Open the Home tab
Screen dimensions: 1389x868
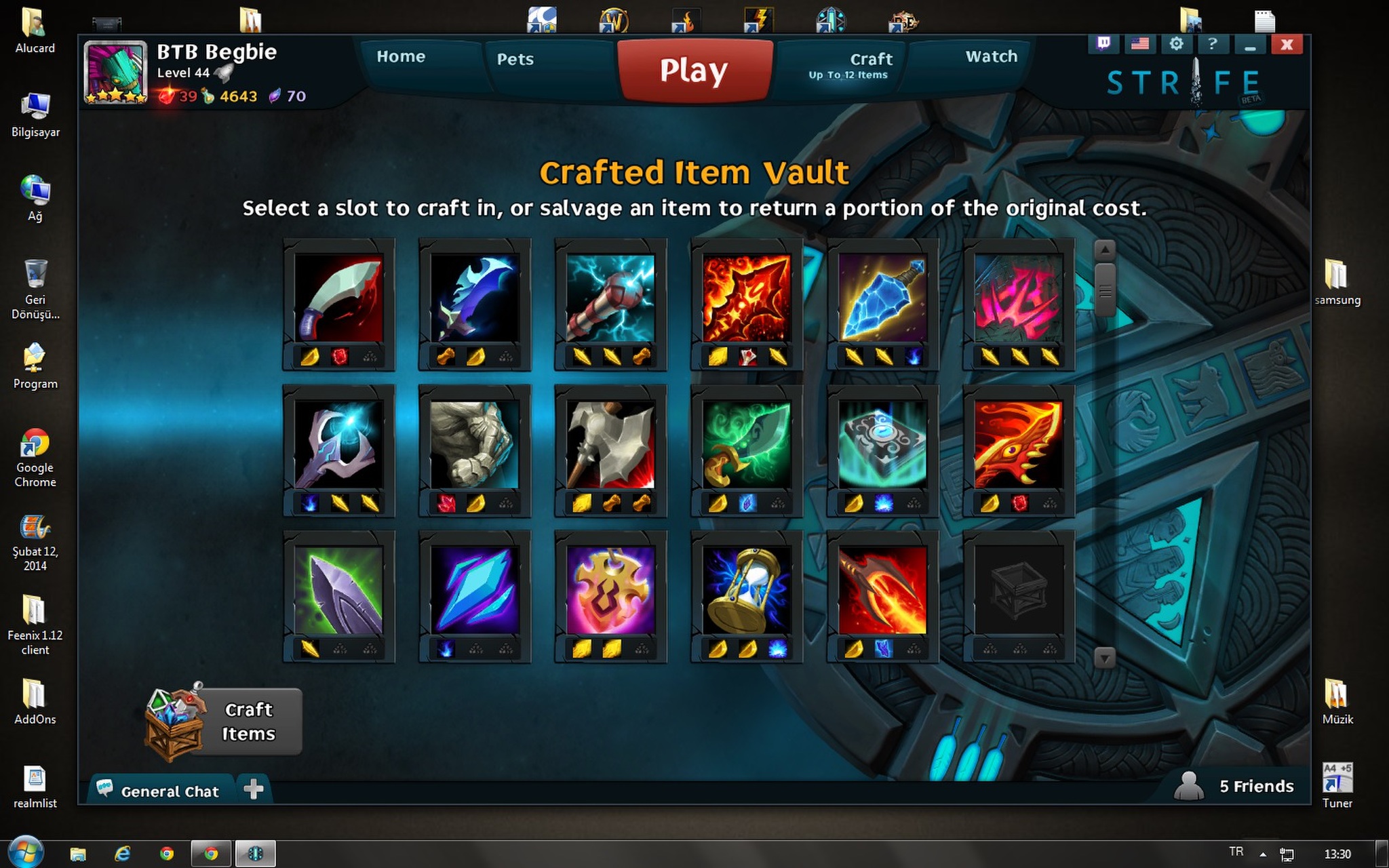(401, 57)
